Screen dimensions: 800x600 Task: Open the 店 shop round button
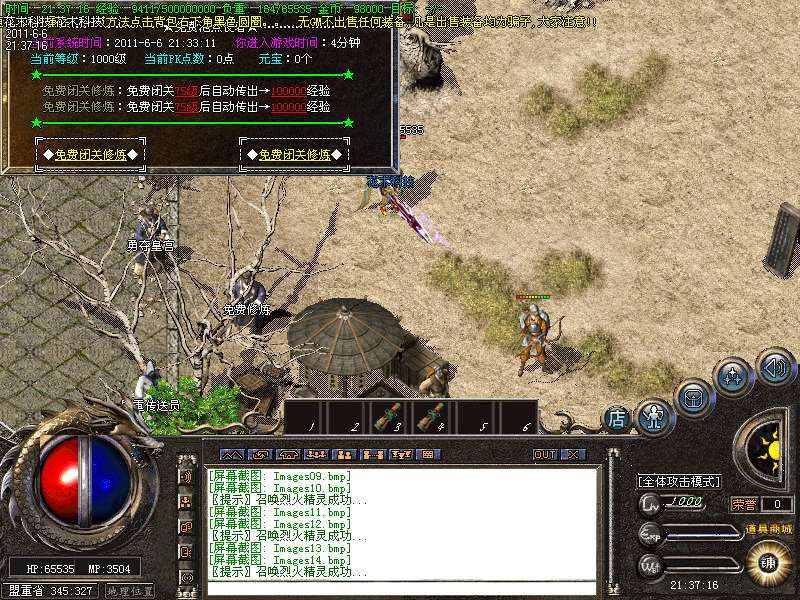click(x=617, y=418)
